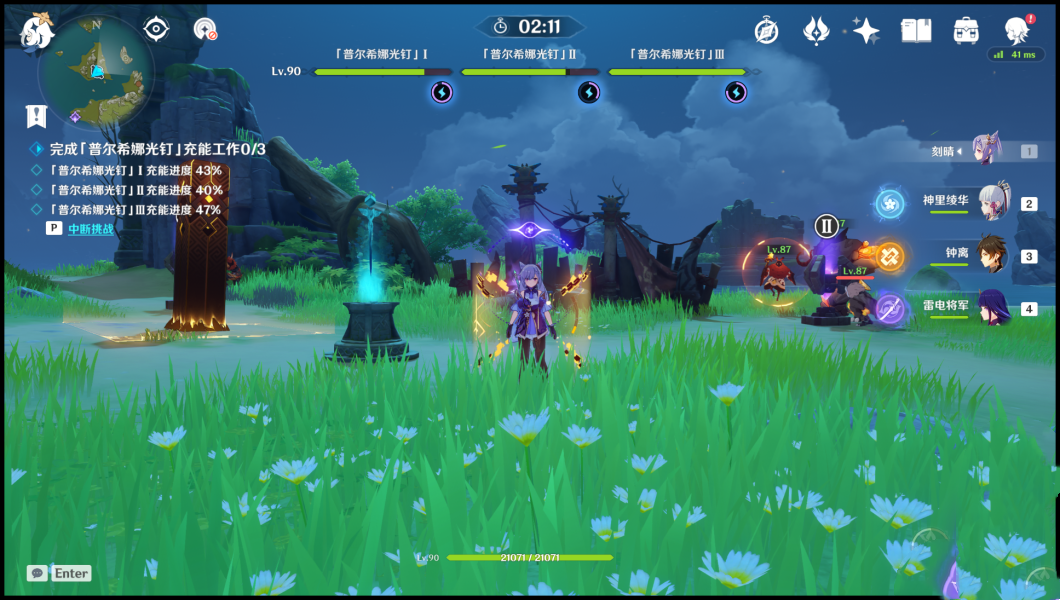Open the winged battle pass icon
This screenshot has width=1060, height=600.
[x=817, y=31]
